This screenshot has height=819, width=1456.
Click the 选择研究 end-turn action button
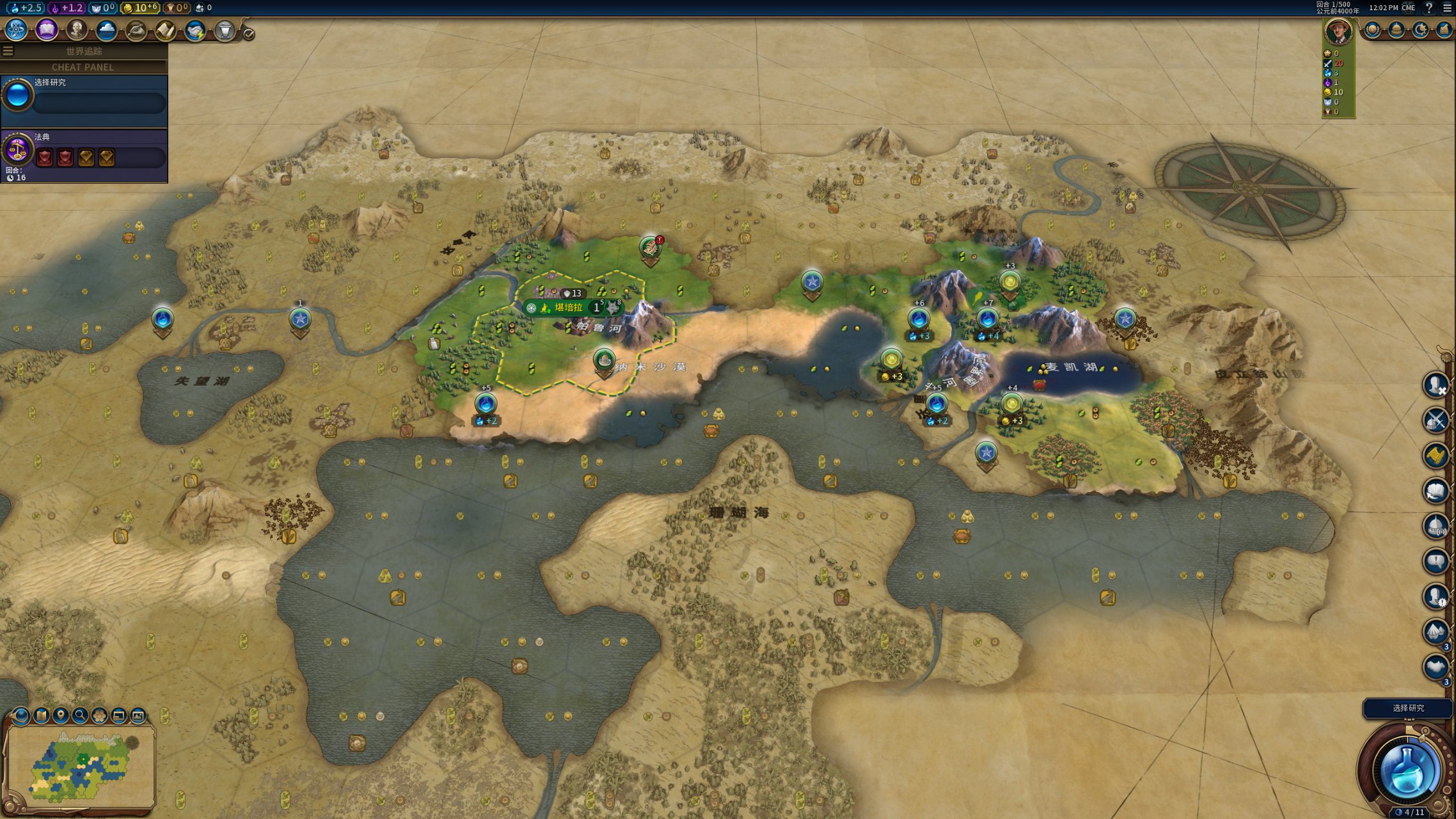pyautogui.click(x=1407, y=708)
